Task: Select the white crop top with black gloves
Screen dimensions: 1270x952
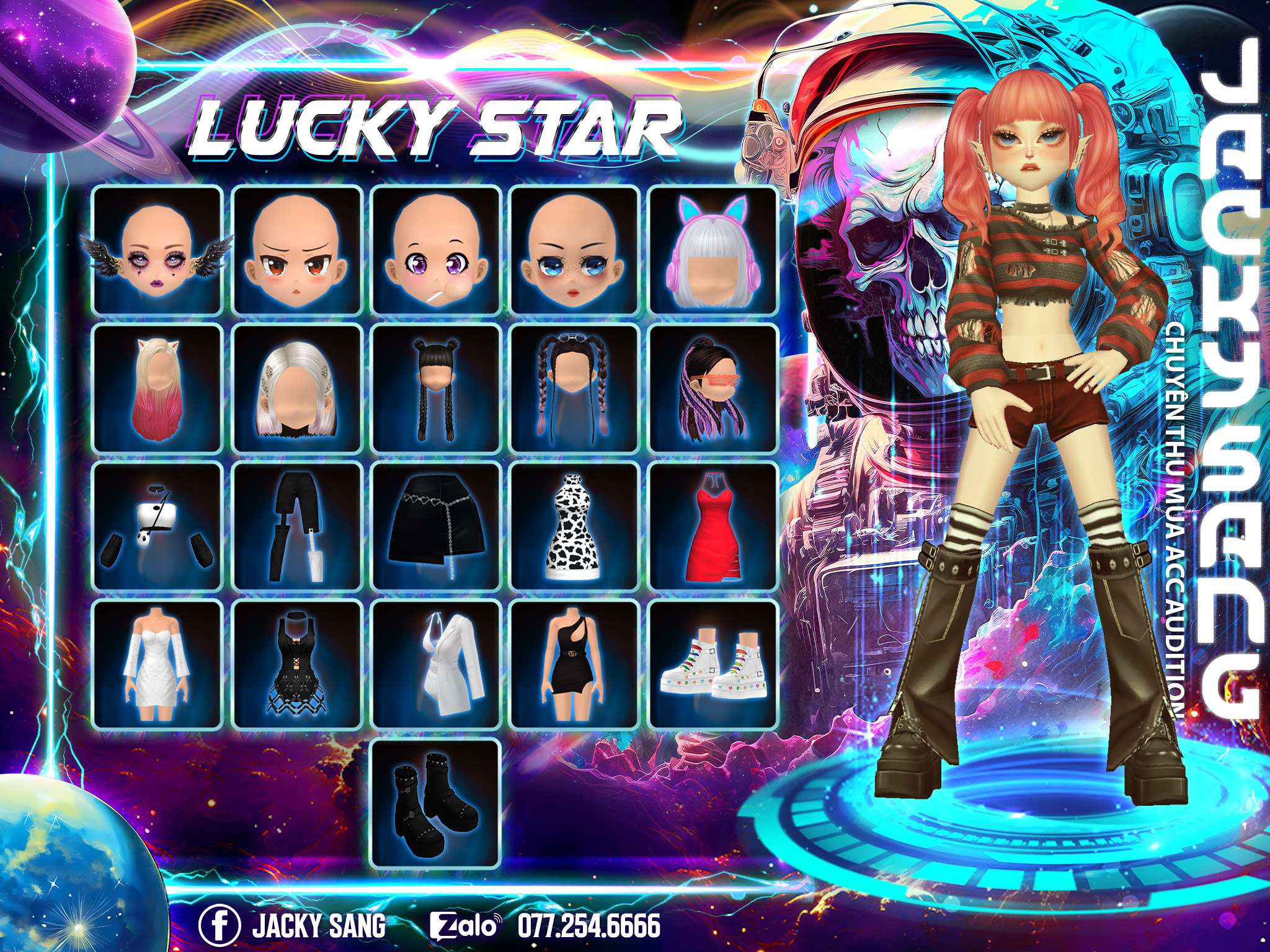Action: pyautogui.click(x=157, y=526)
